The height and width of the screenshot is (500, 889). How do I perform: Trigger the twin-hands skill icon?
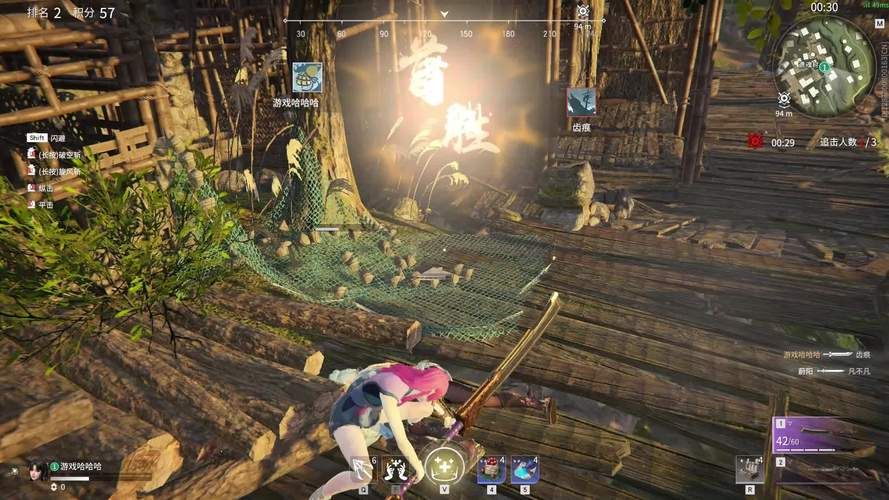tap(397, 468)
